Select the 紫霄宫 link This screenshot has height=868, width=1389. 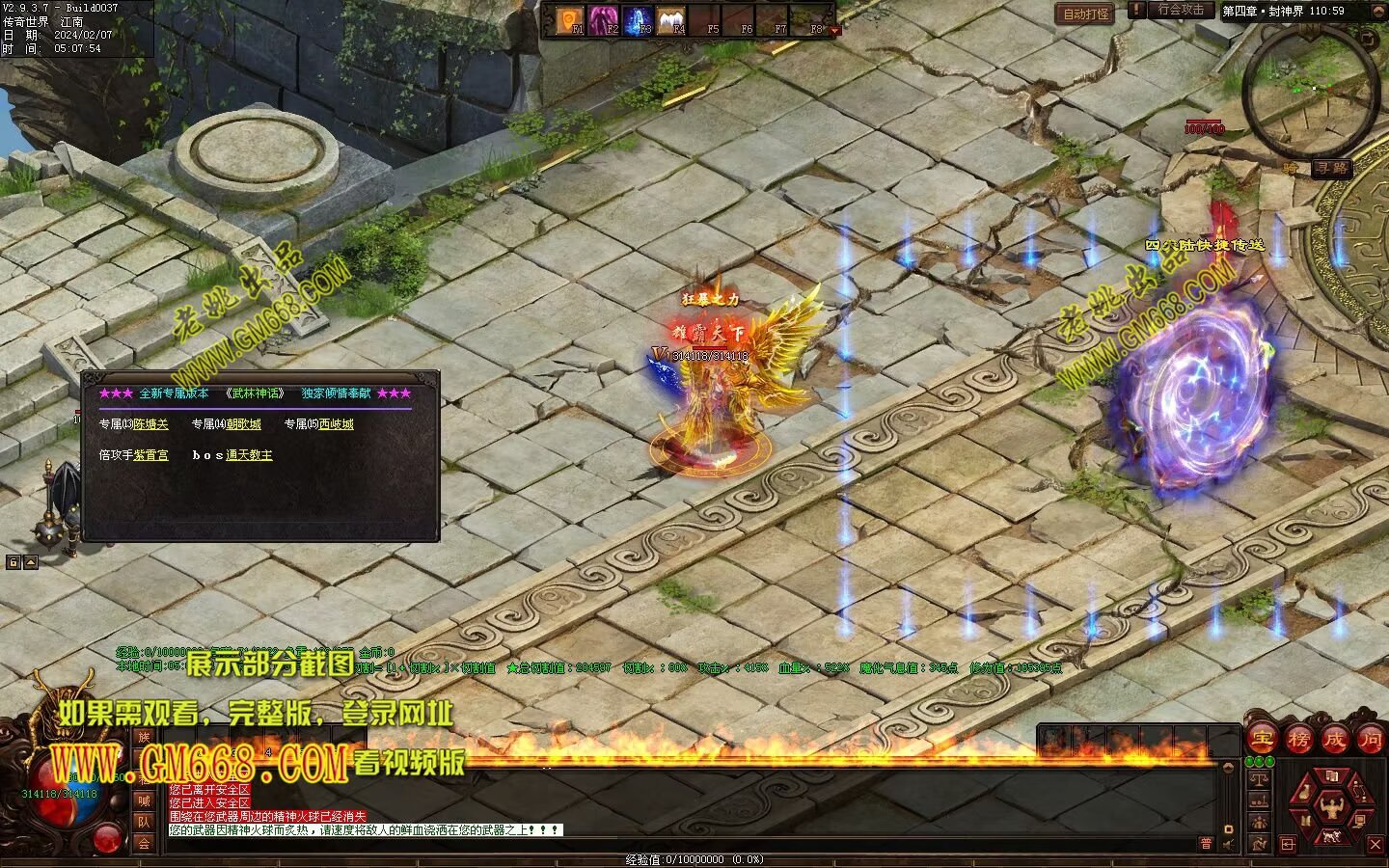pyautogui.click(x=151, y=455)
